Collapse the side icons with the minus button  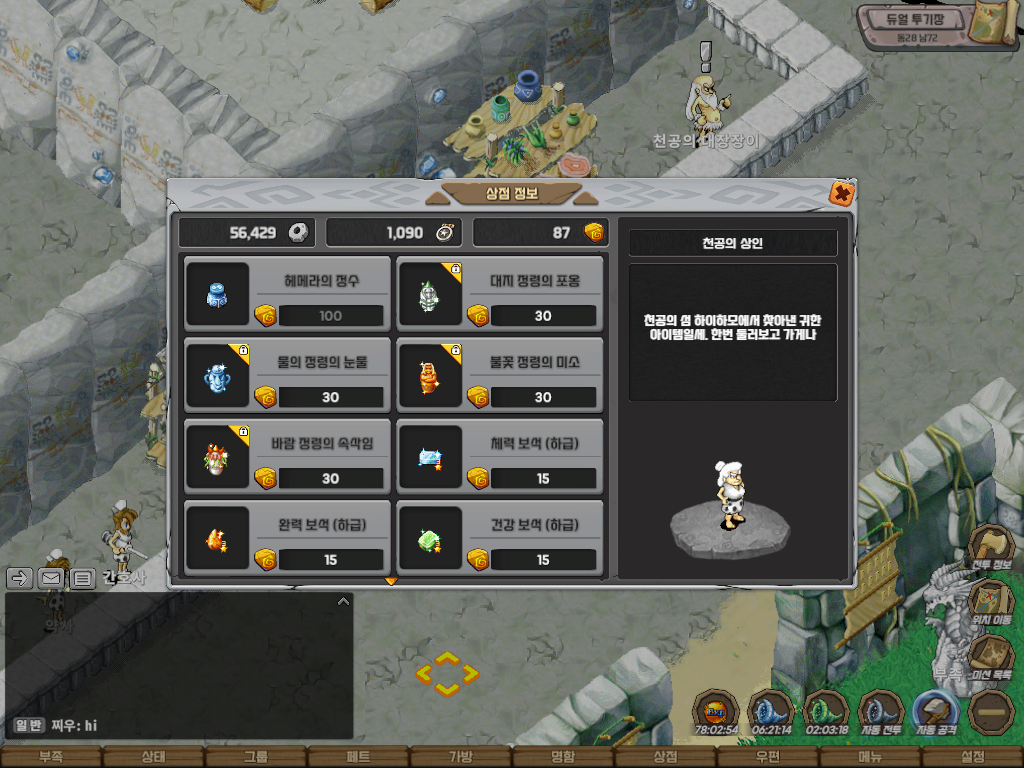pos(990,713)
